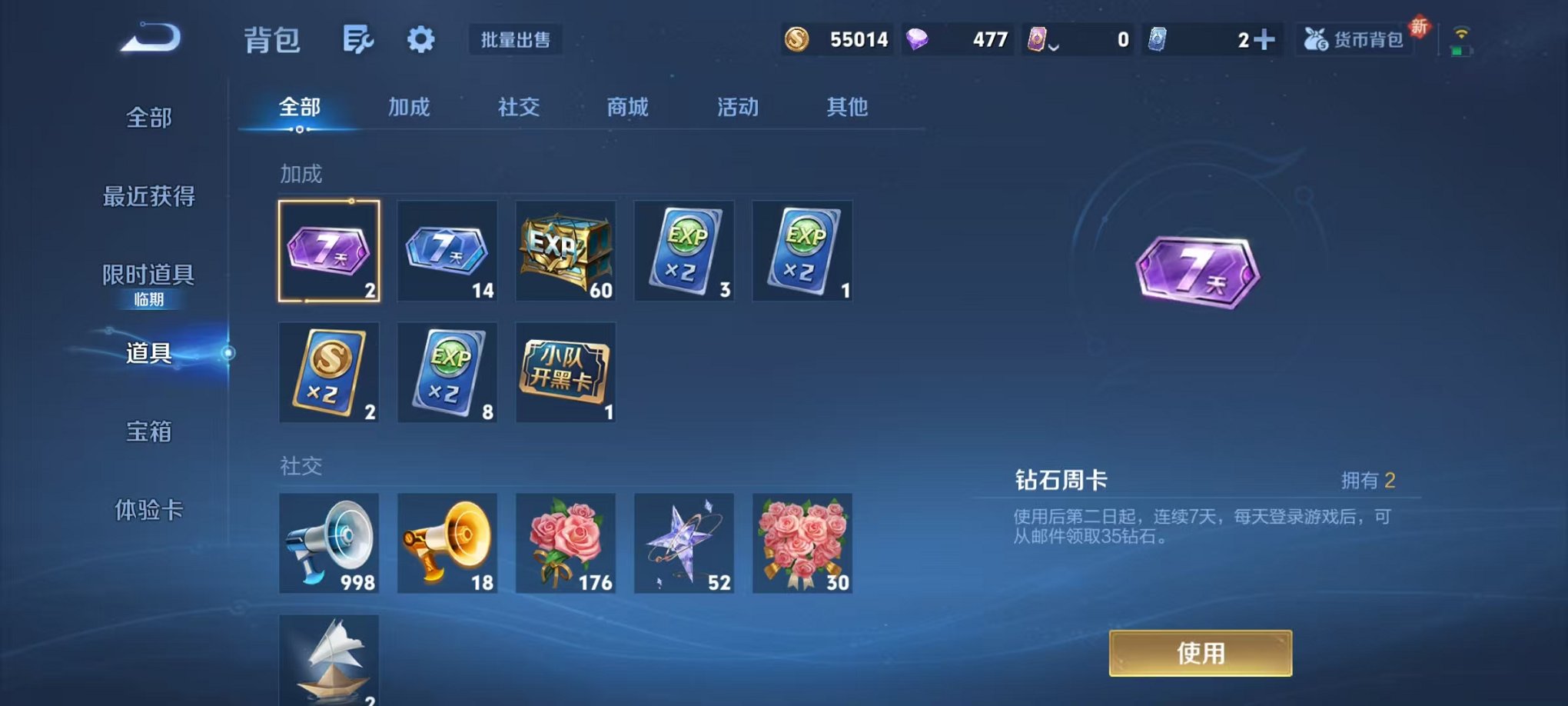Viewport: 1568px width, 706px height.
Task: Select the golden small speaker item
Action: coord(447,544)
